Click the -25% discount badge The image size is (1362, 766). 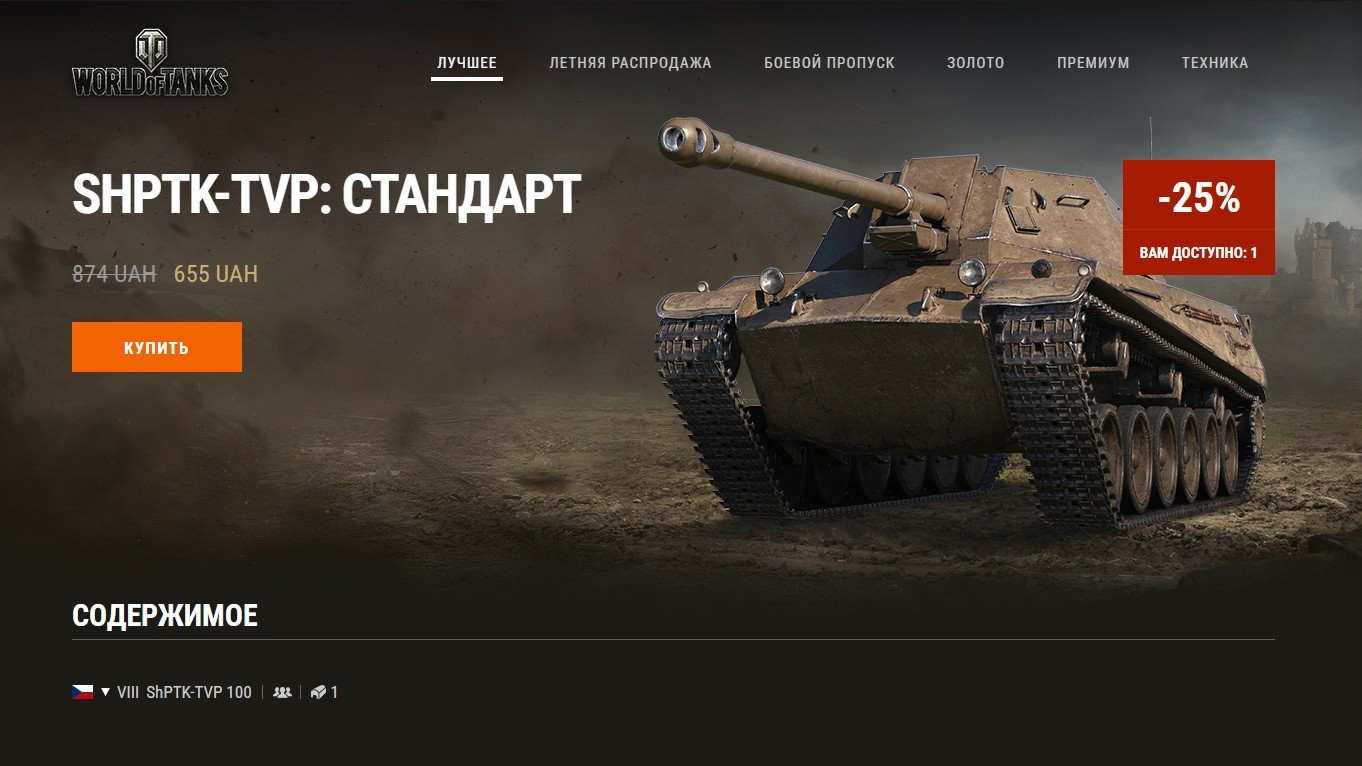(1199, 199)
